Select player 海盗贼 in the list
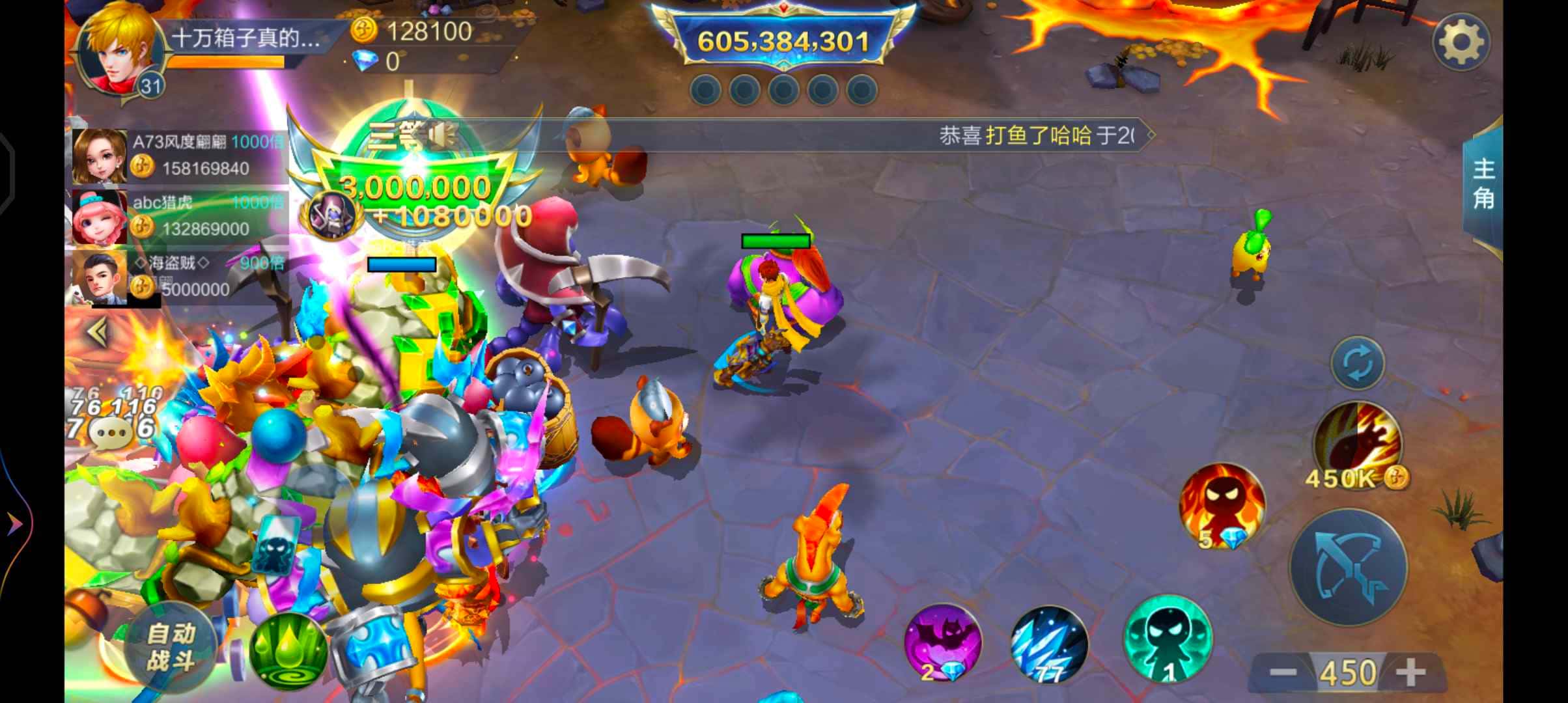 [179, 276]
